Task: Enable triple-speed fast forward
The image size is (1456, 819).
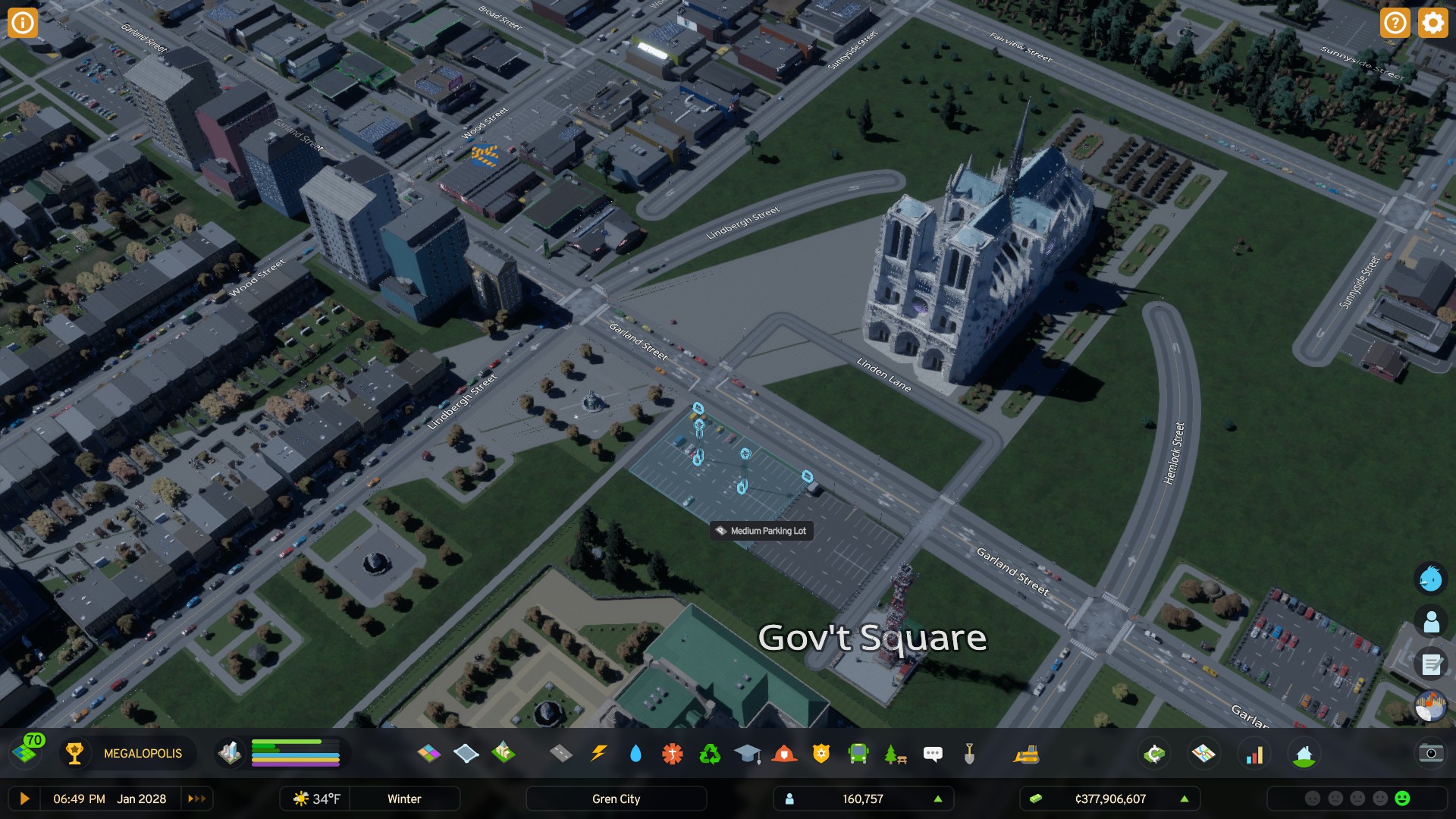Action: [196, 799]
